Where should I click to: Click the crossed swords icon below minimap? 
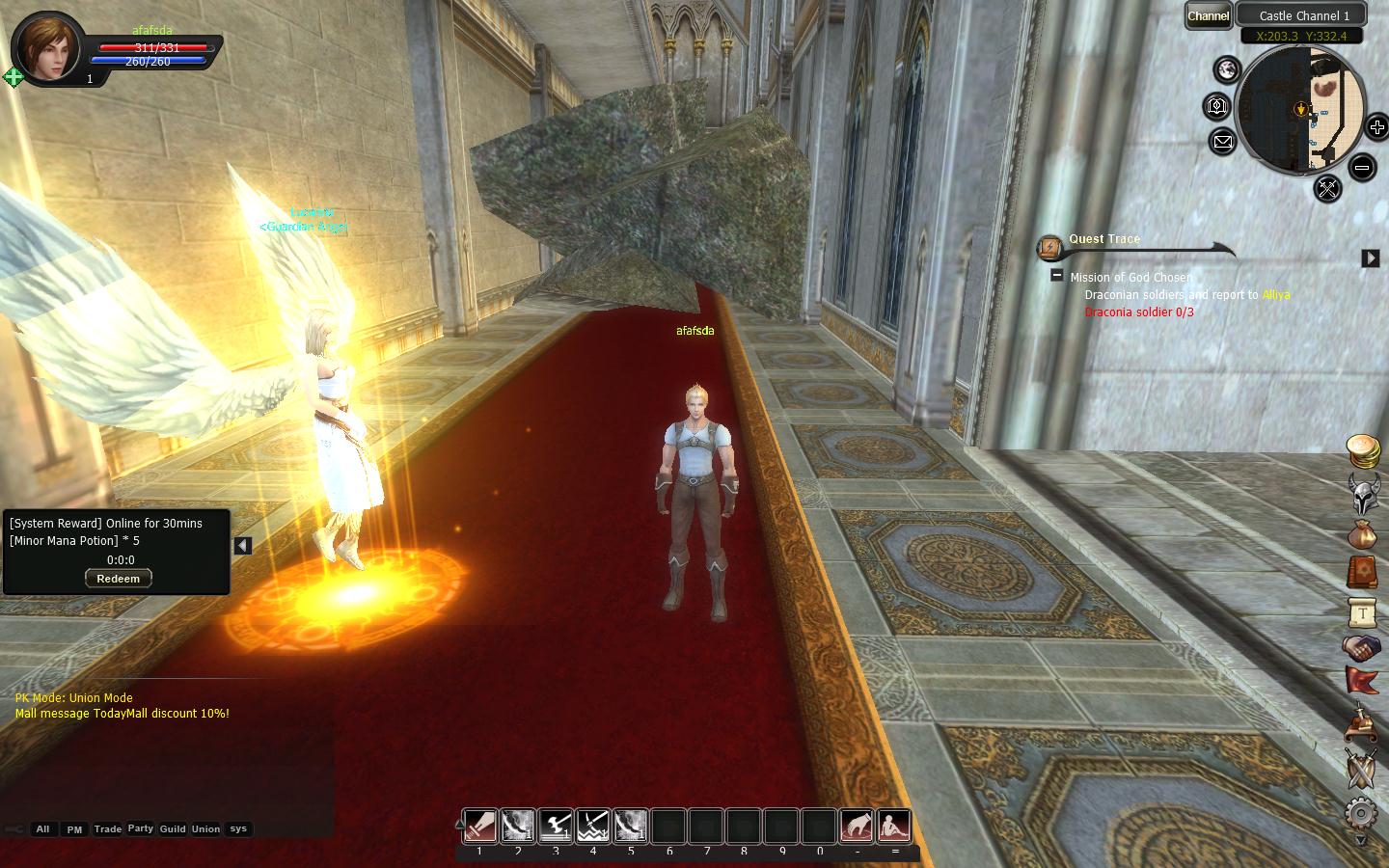[1327, 188]
